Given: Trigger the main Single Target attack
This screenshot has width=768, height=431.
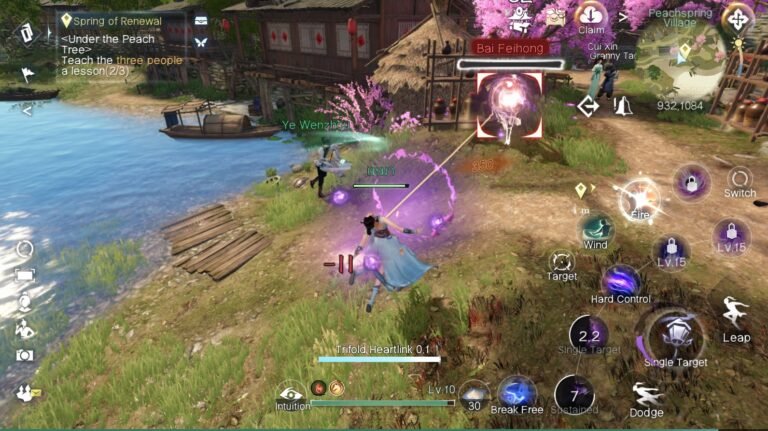Looking at the screenshot, I should (675, 336).
